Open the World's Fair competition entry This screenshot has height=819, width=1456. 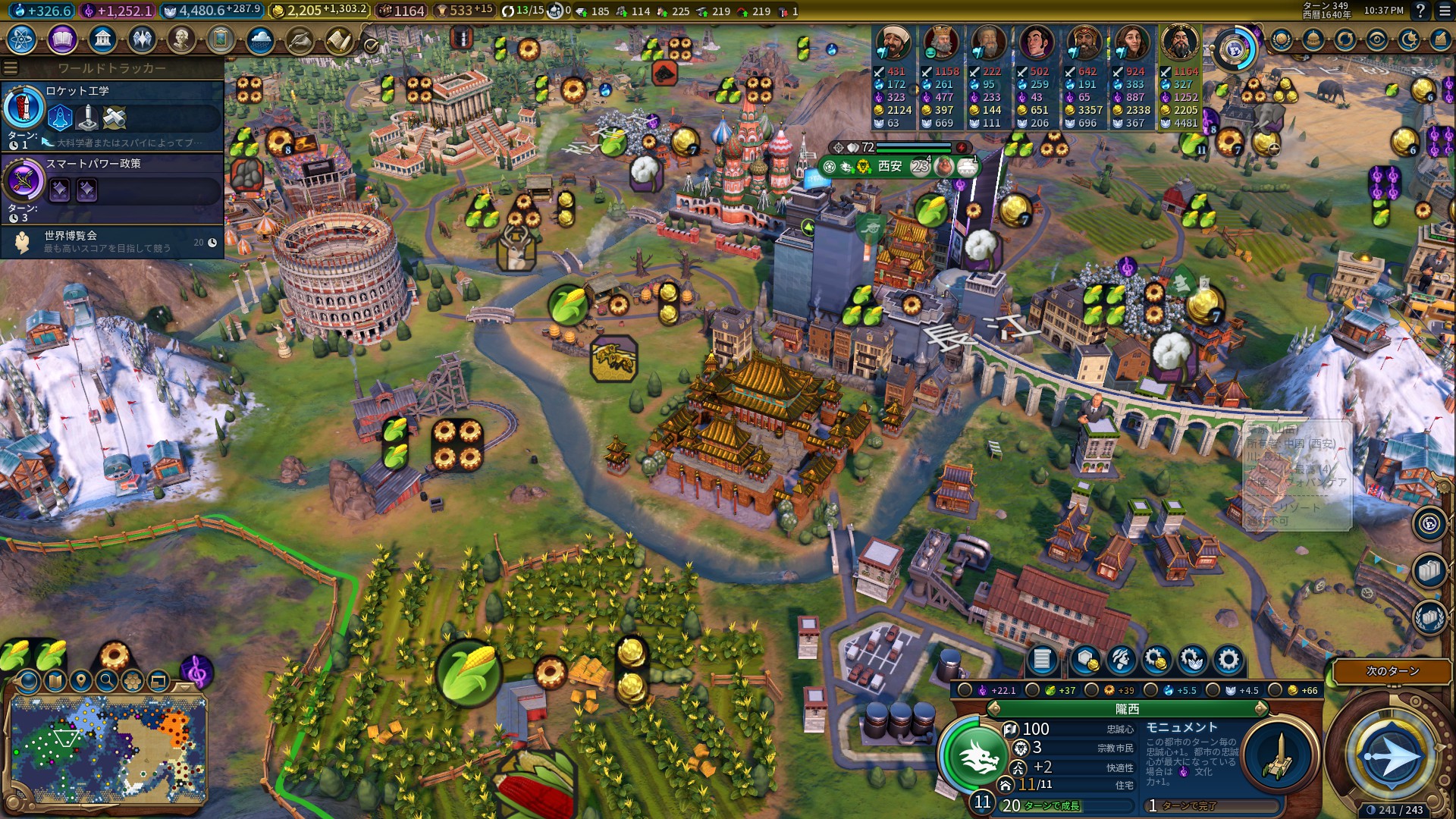[x=112, y=242]
